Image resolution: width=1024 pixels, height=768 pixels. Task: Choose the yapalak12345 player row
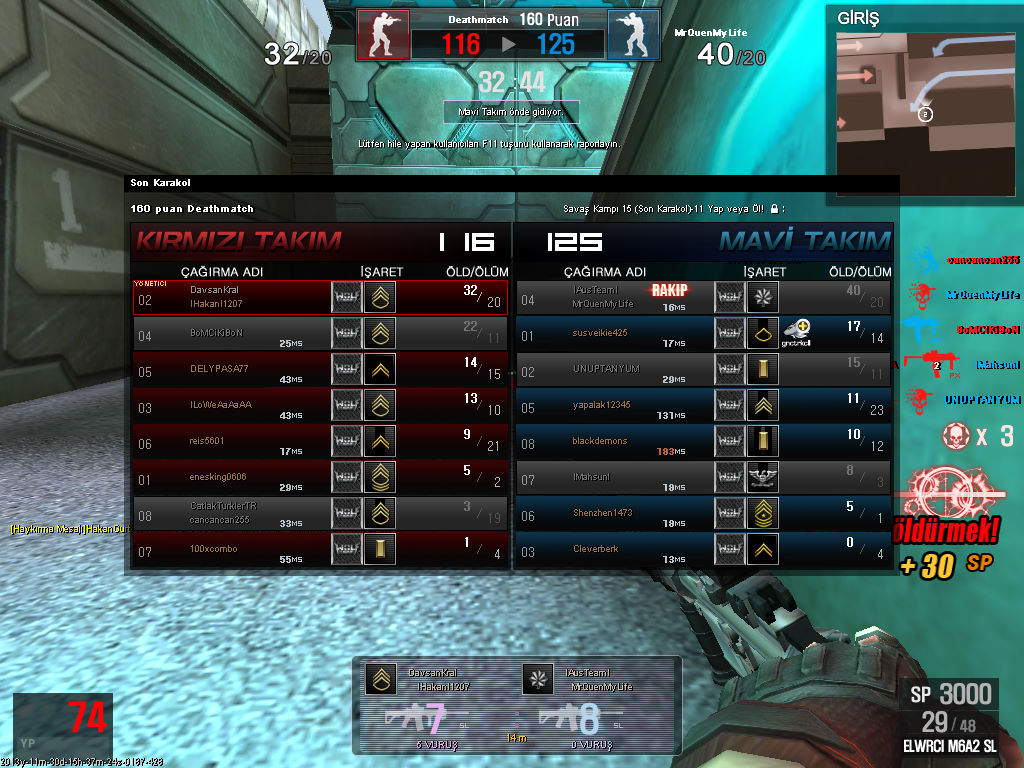(x=704, y=405)
